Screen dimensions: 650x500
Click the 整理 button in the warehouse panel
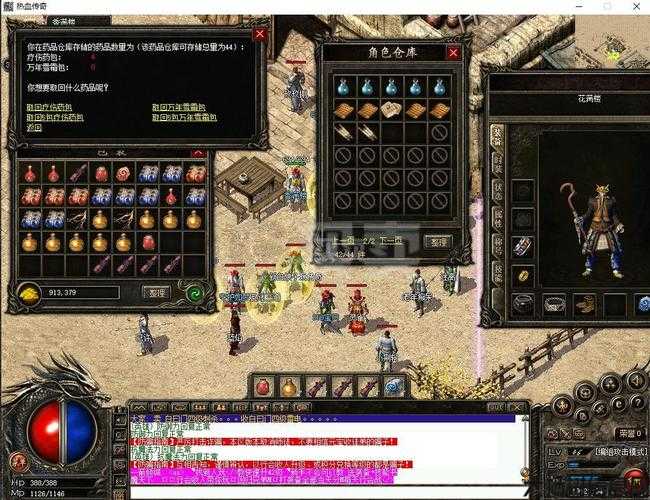(x=436, y=241)
